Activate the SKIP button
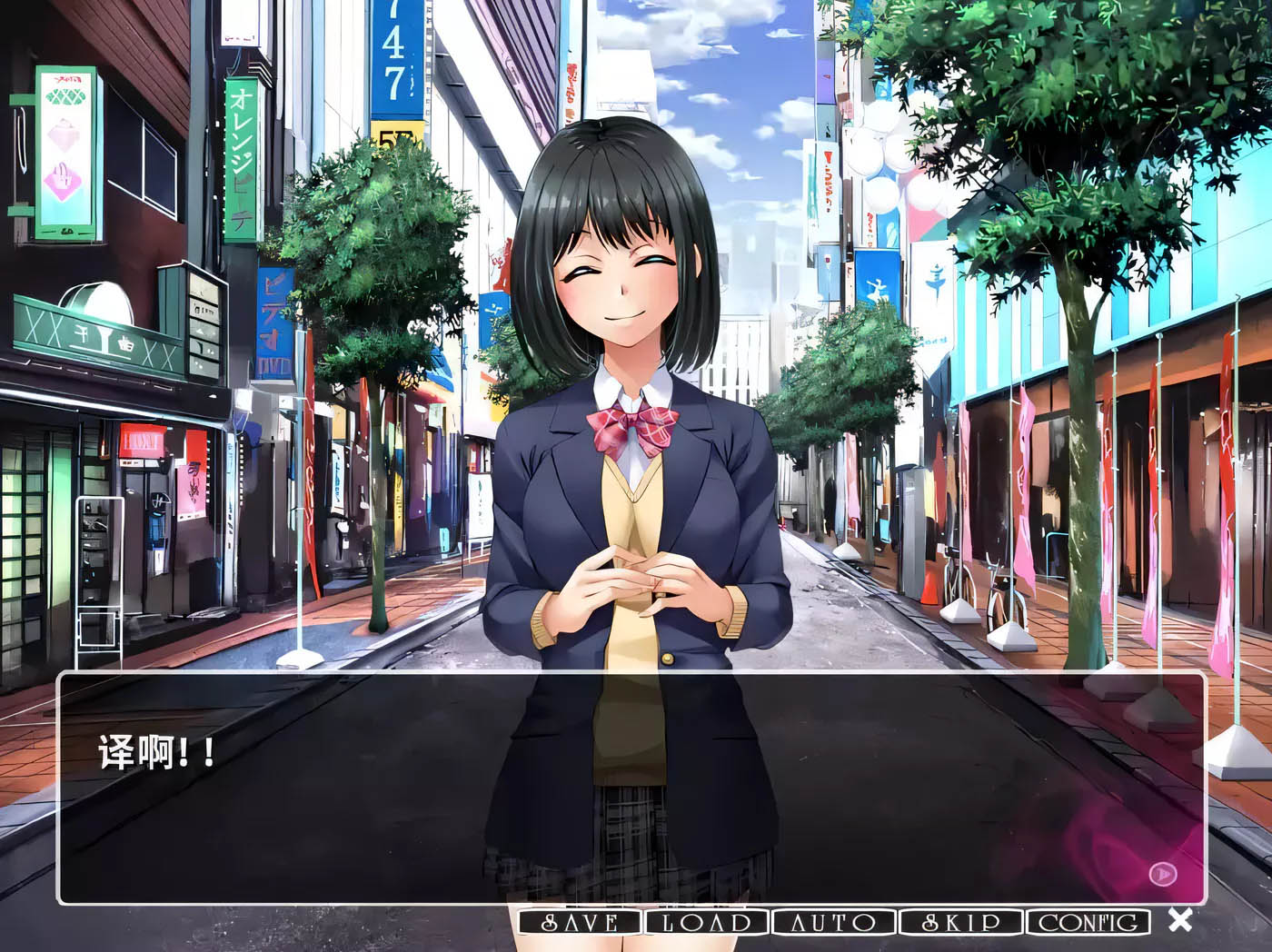The height and width of the screenshot is (952, 1272). click(960, 923)
